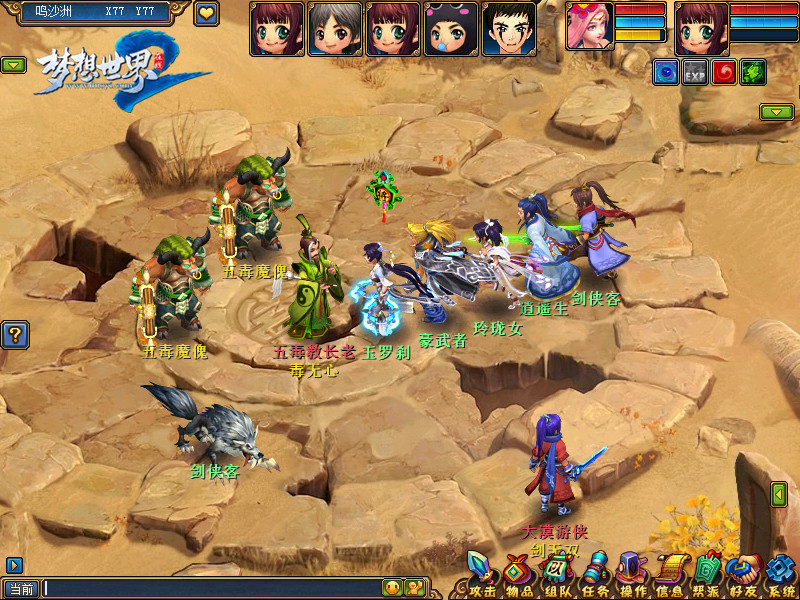
Task: Click the green beast buff icon
Action: pos(752,71)
